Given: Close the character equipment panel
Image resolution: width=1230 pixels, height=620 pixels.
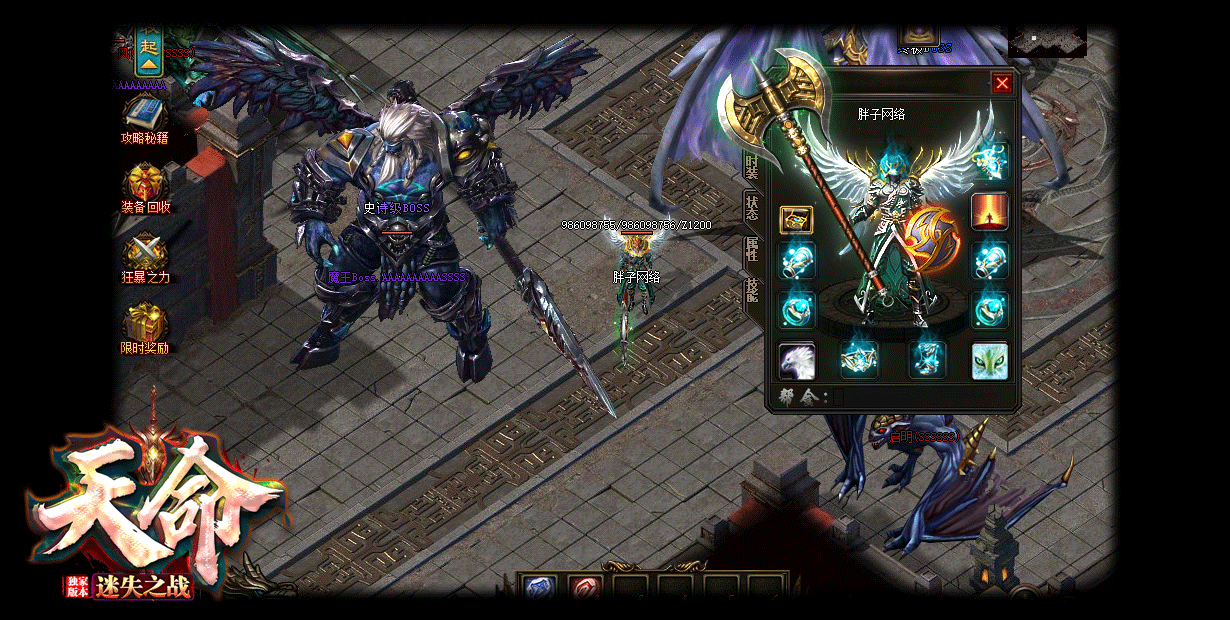Looking at the screenshot, I should click(1002, 84).
